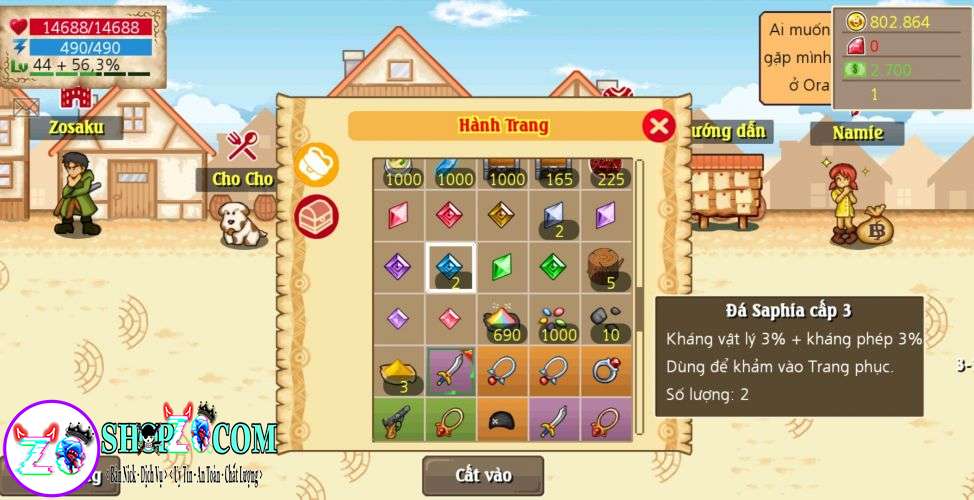The height and width of the screenshot is (500, 974).
Task: Switch to the treasure chest tab
Action: (x=316, y=215)
